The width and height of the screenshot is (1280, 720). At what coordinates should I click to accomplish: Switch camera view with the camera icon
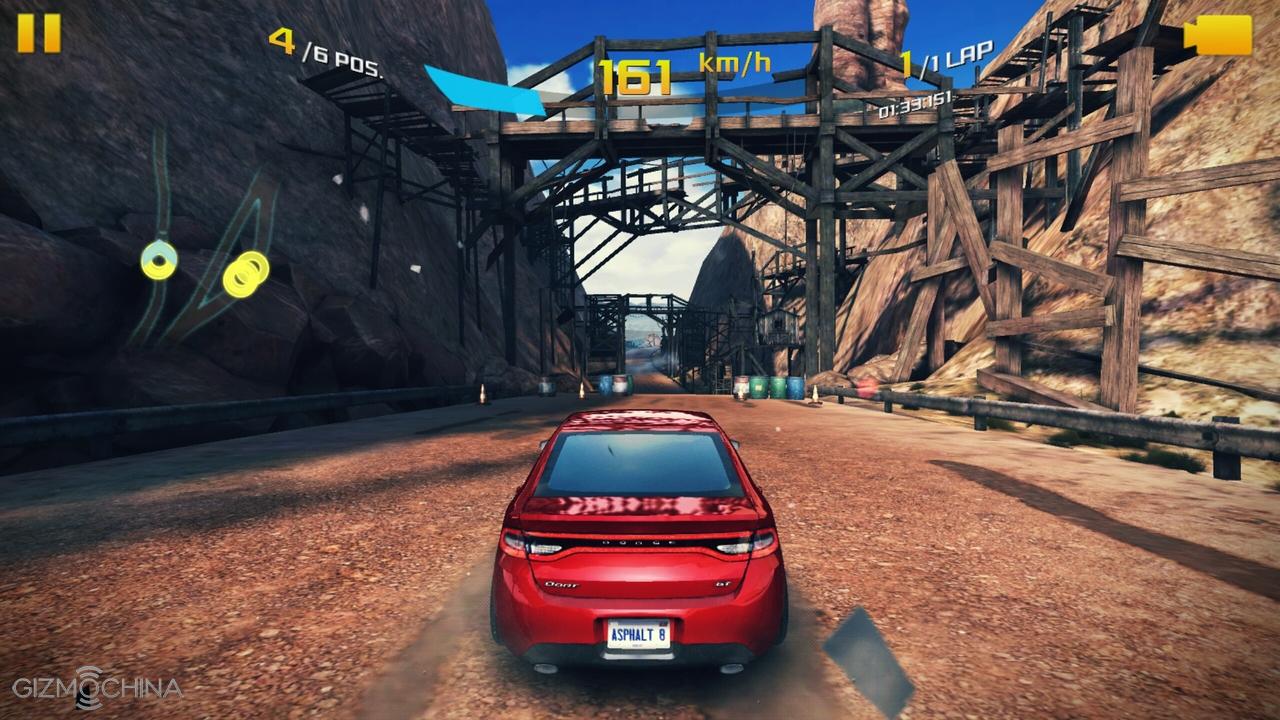tap(1218, 35)
